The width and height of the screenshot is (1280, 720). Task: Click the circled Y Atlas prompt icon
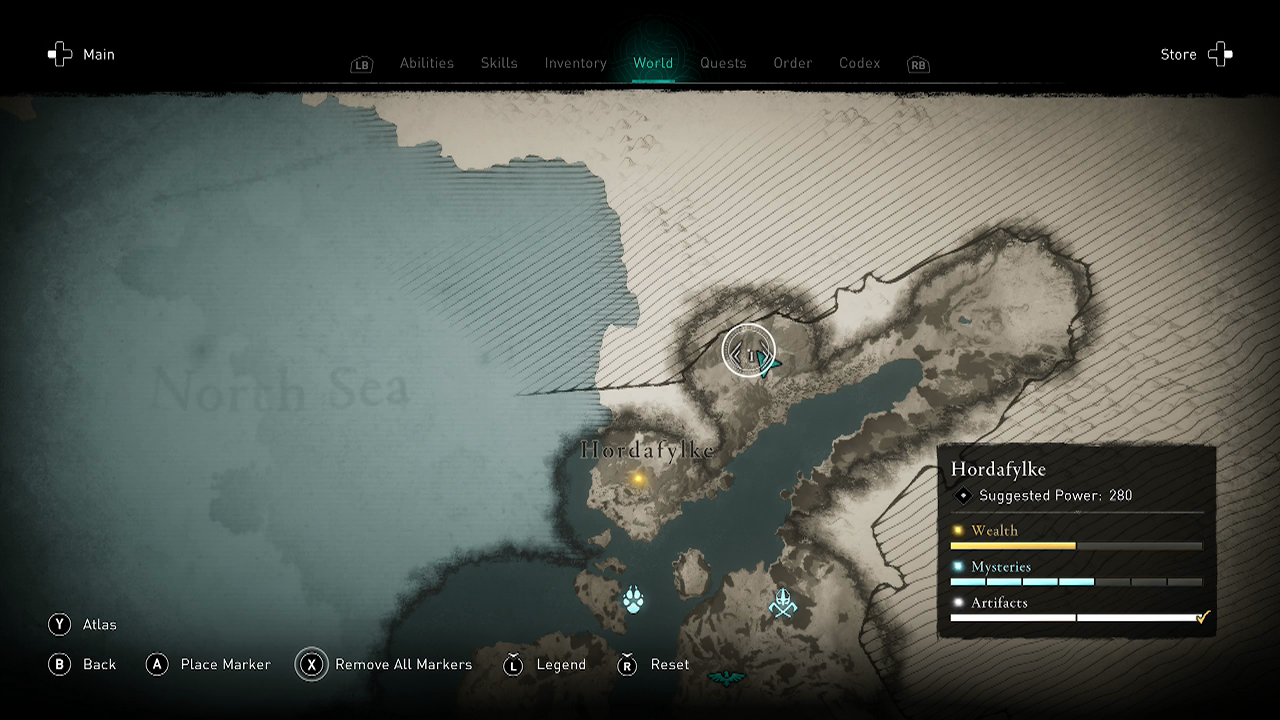point(59,624)
